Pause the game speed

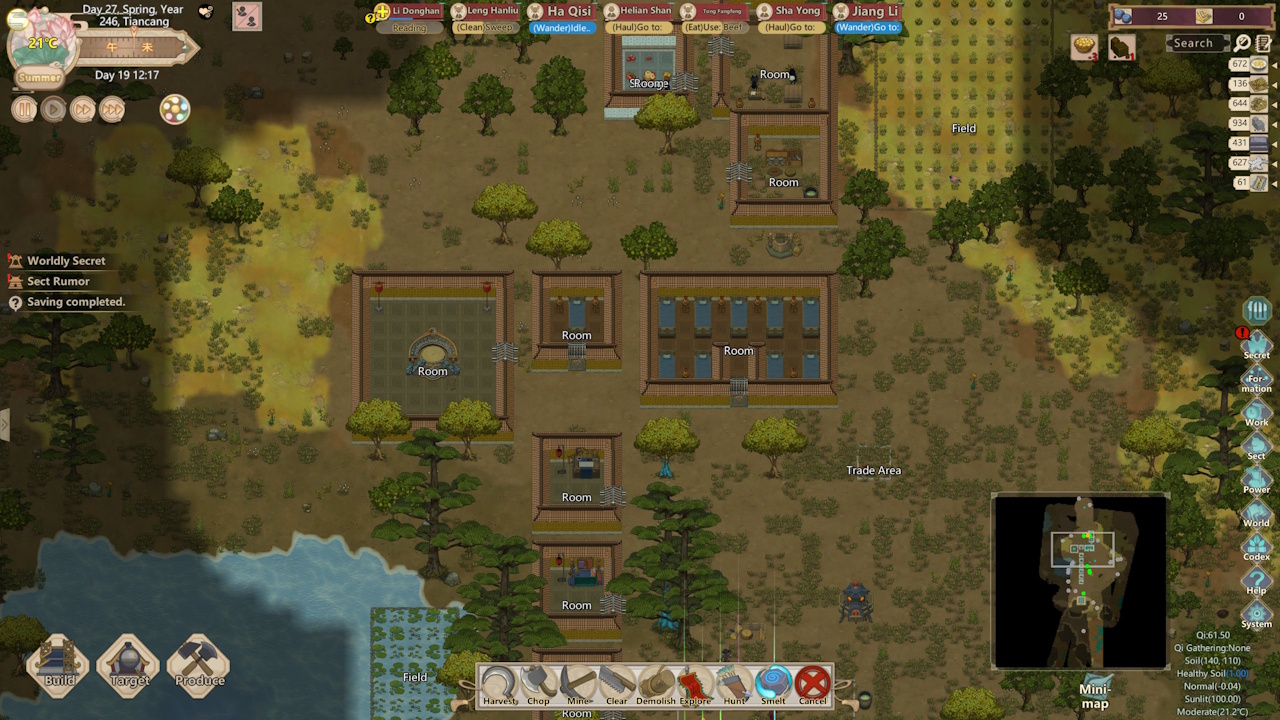[x=24, y=110]
